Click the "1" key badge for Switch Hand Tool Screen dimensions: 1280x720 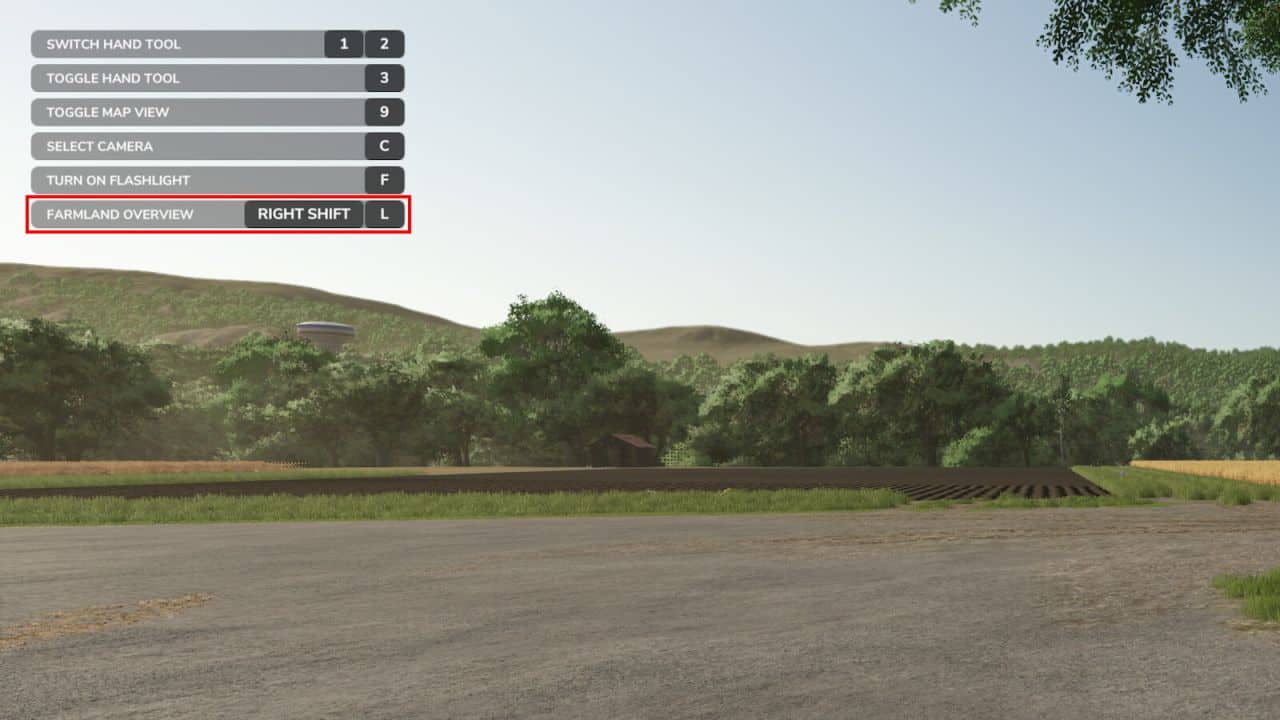pos(345,44)
